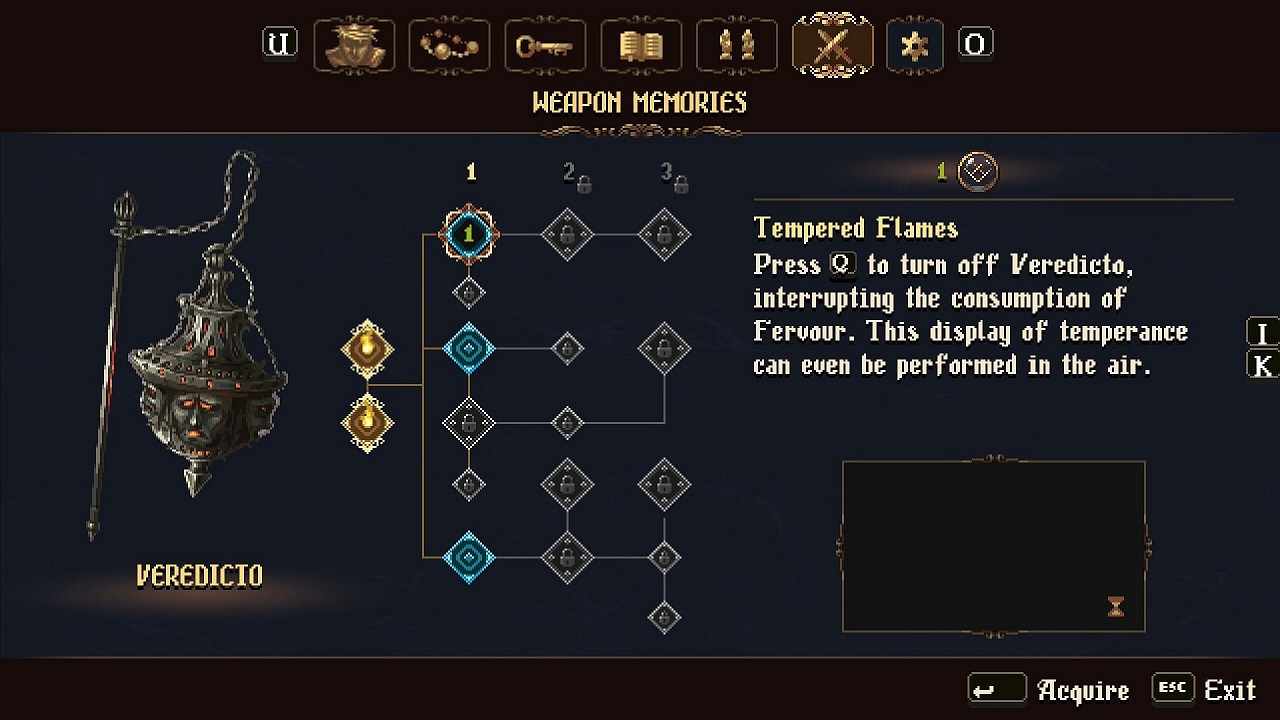Select the crossed swords Weapon Memories icon
This screenshot has width=1280, height=720.
833,45
